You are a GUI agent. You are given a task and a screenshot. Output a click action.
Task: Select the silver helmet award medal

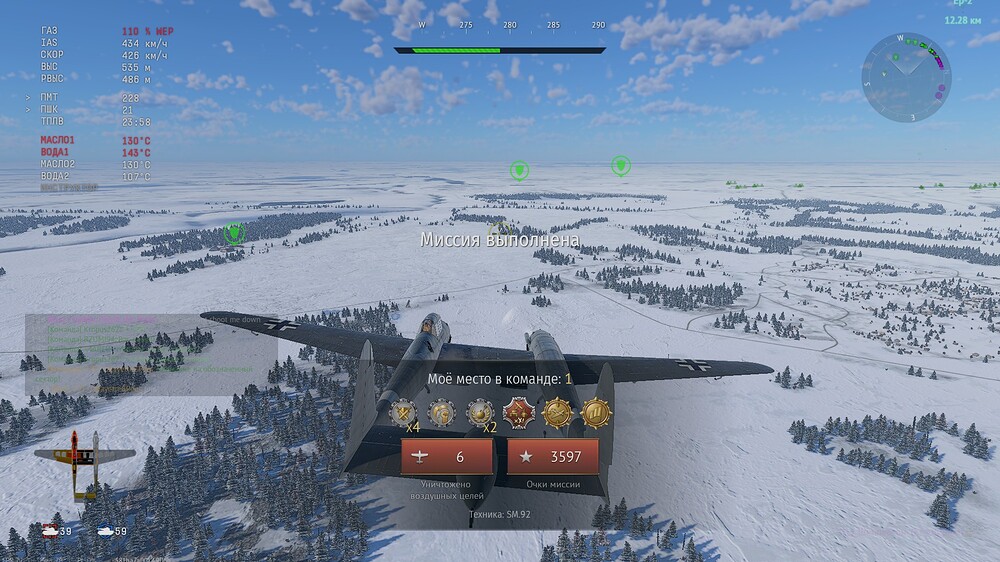pos(442,411)
